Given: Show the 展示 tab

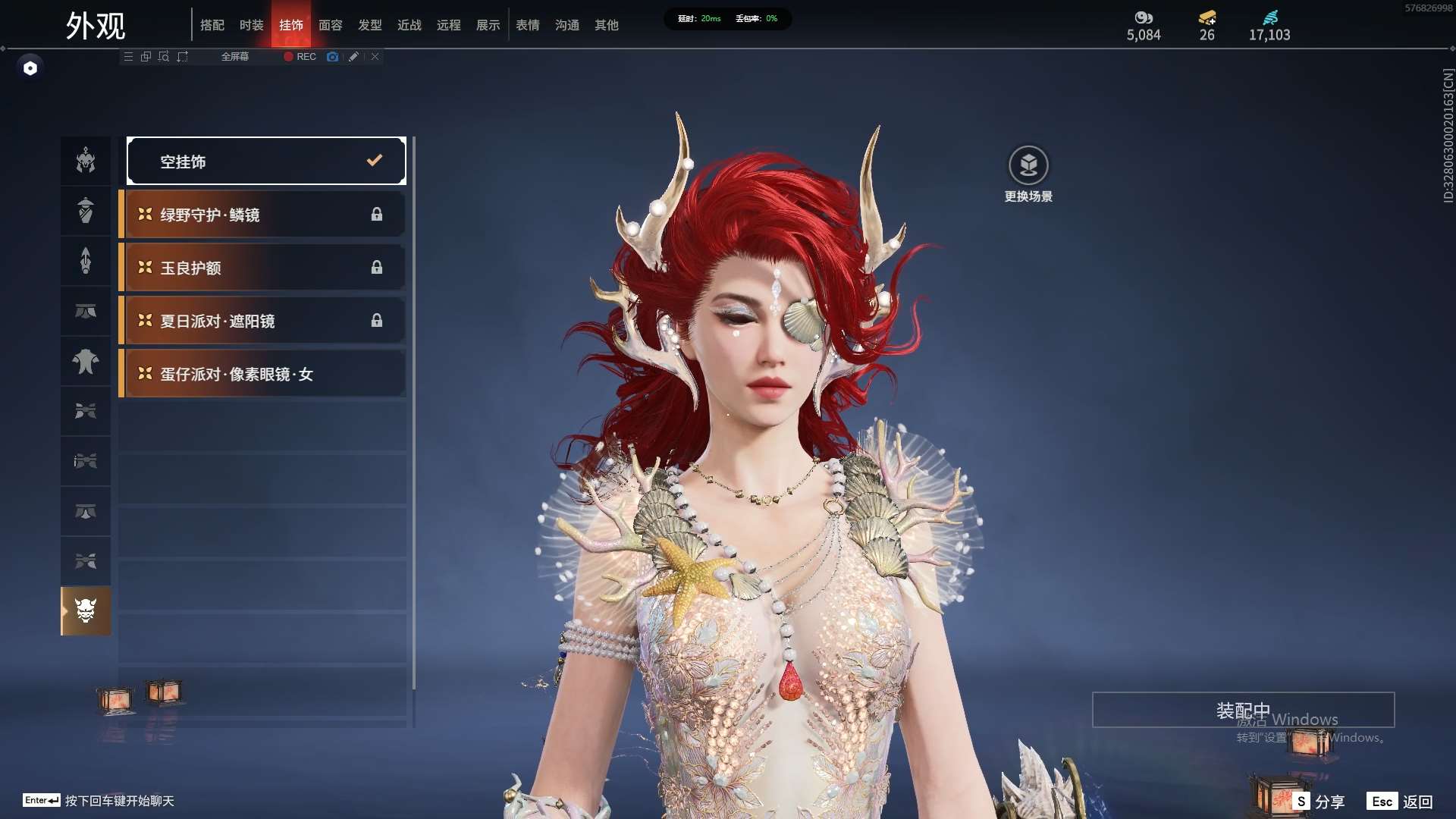Looking at the screenshot, I should 488,25.
